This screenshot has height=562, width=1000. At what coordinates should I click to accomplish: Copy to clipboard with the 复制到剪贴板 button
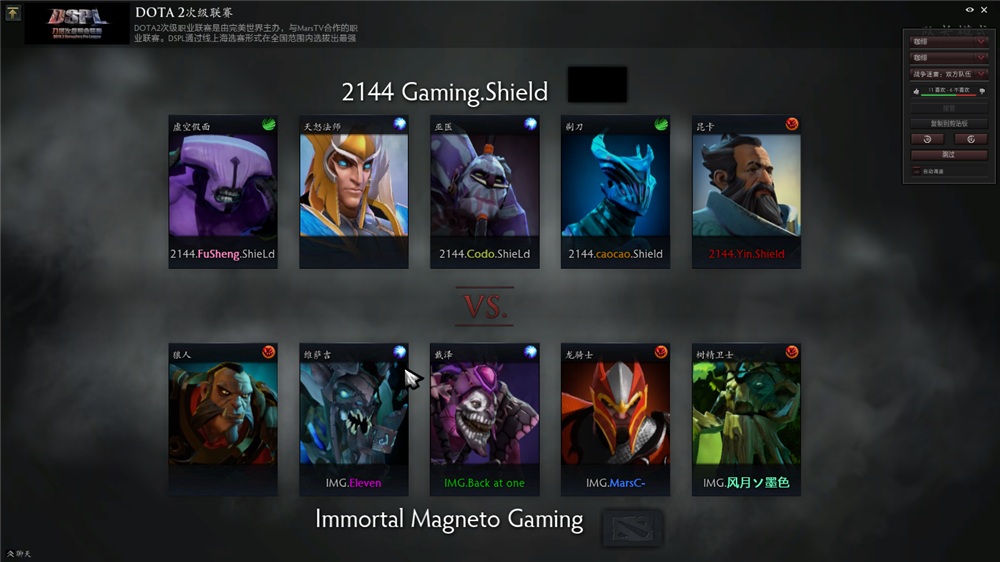(x=949, y=123)
